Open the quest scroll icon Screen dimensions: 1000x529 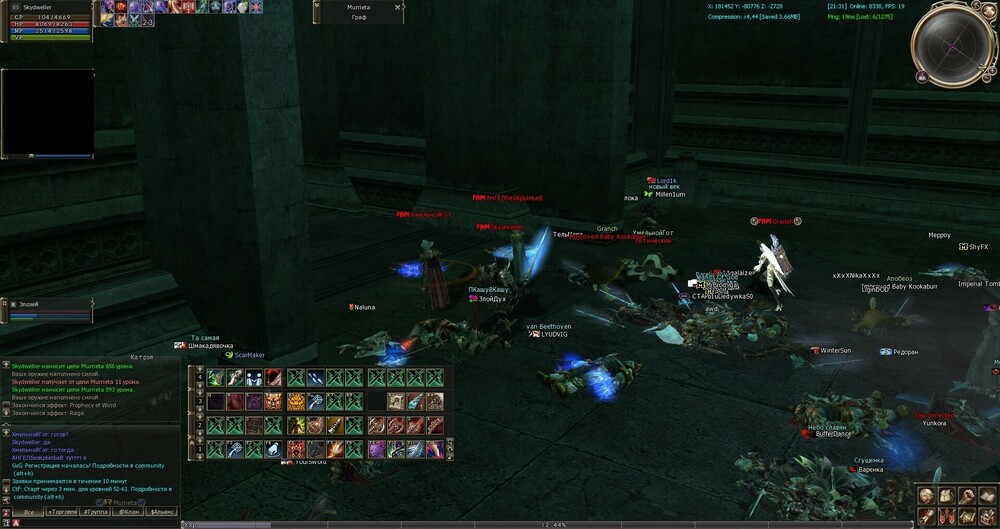click(926, 516)
